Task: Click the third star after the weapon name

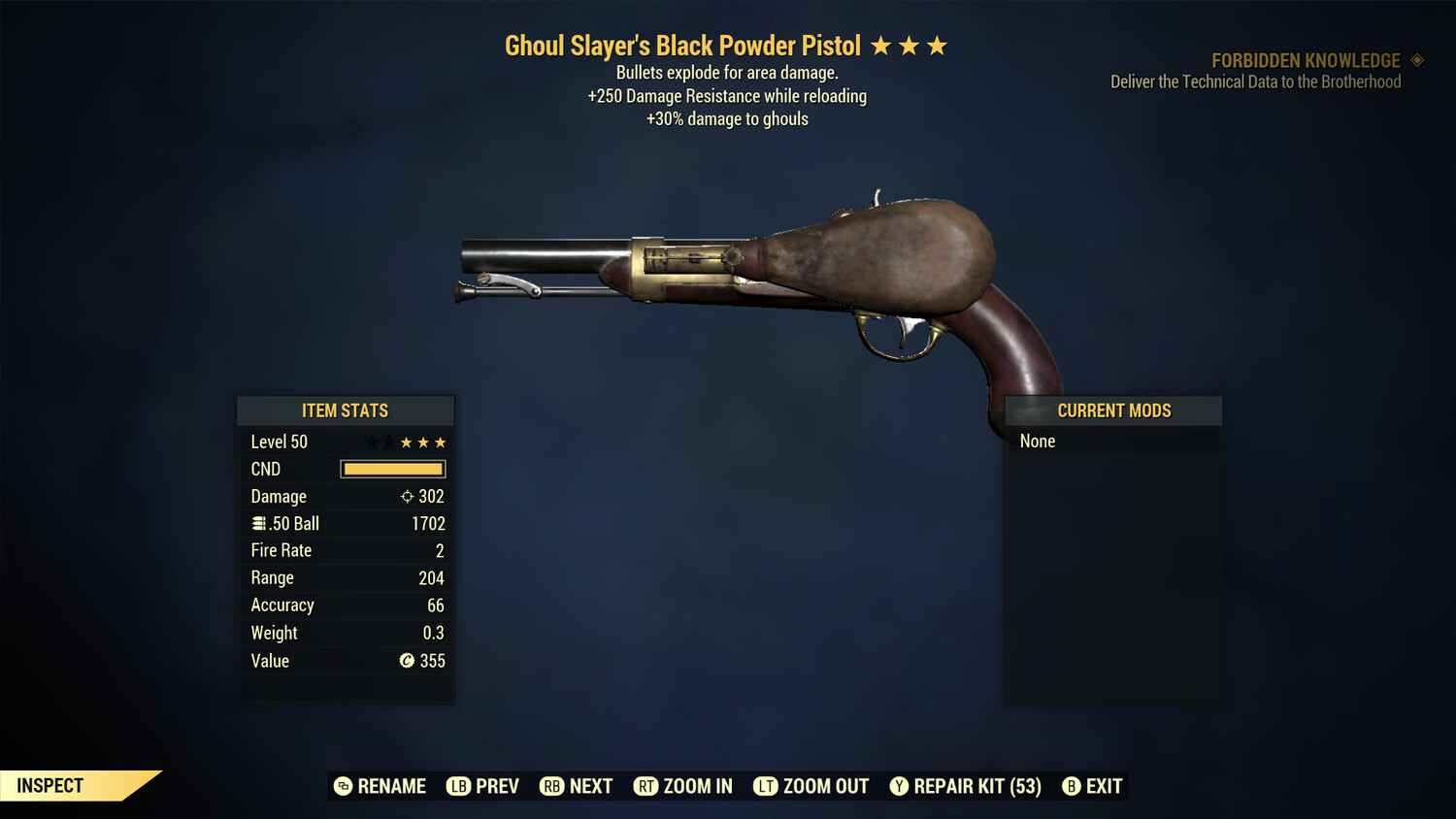Action: tap(937, 44)
